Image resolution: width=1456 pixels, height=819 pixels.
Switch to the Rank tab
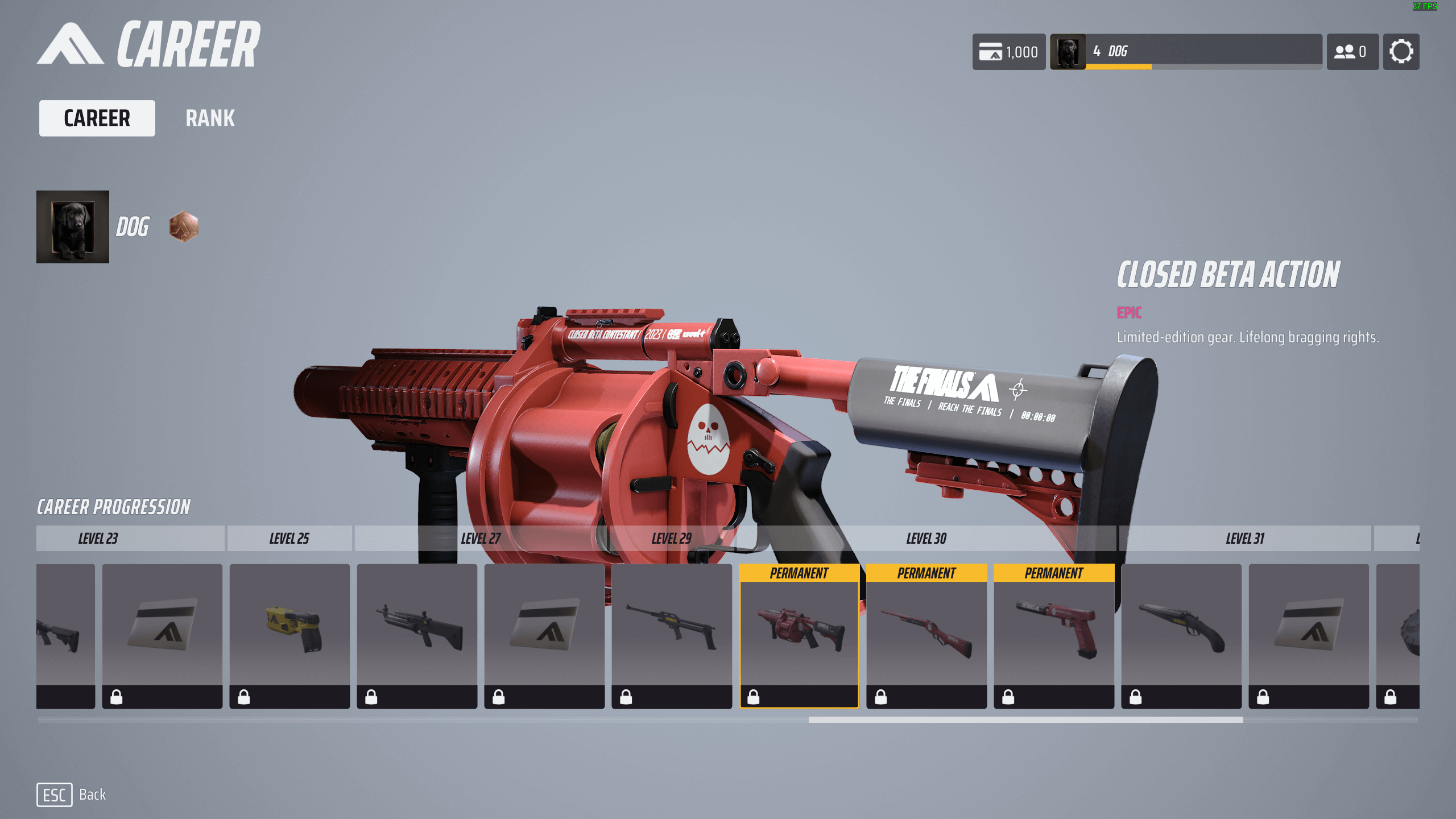click(210, 118)
